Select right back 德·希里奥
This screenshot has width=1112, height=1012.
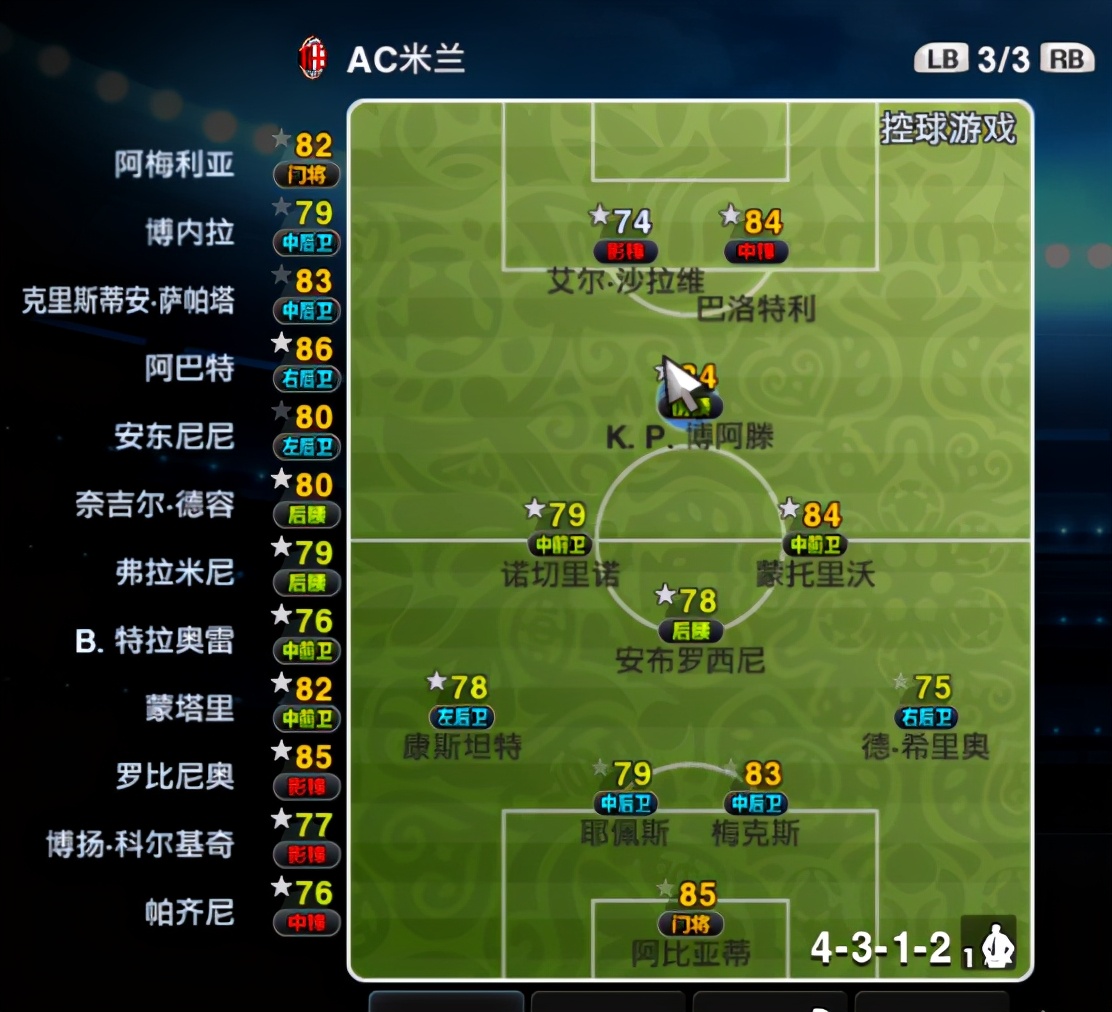pos(926,717)
